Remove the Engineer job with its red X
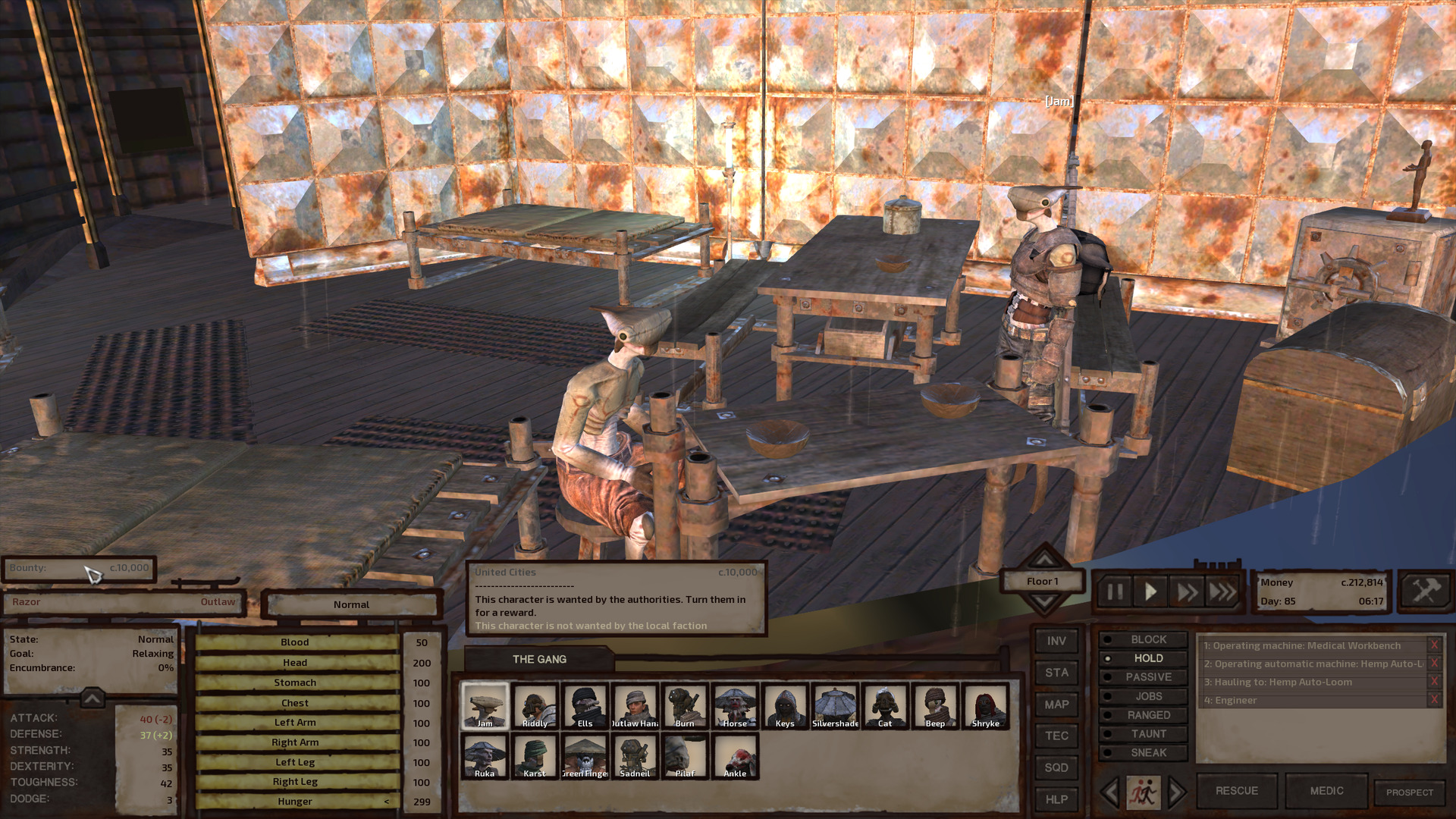 [x=1433, y=700]
